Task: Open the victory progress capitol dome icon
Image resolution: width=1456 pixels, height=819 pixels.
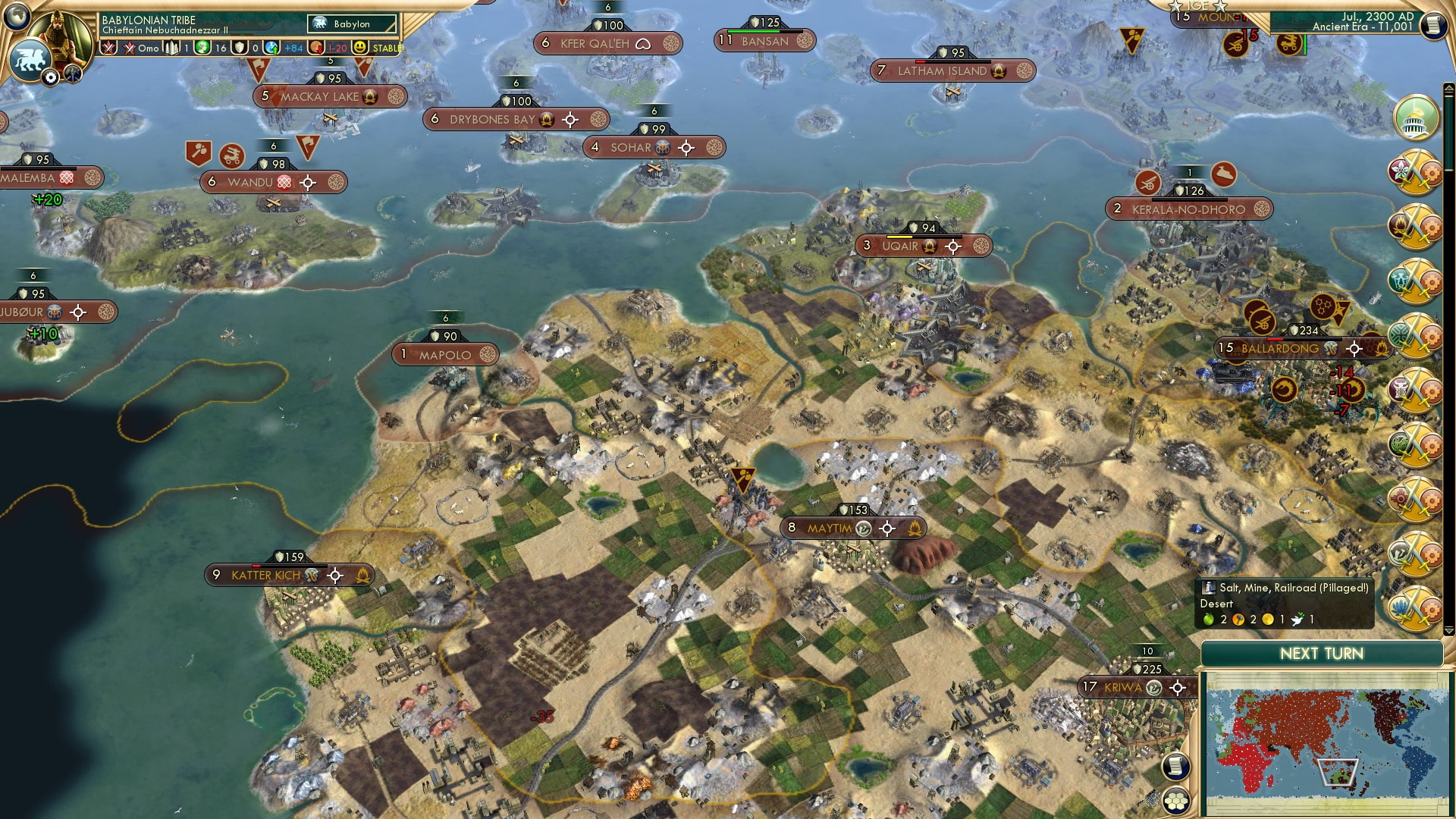Action: (x=1416, y=119)
